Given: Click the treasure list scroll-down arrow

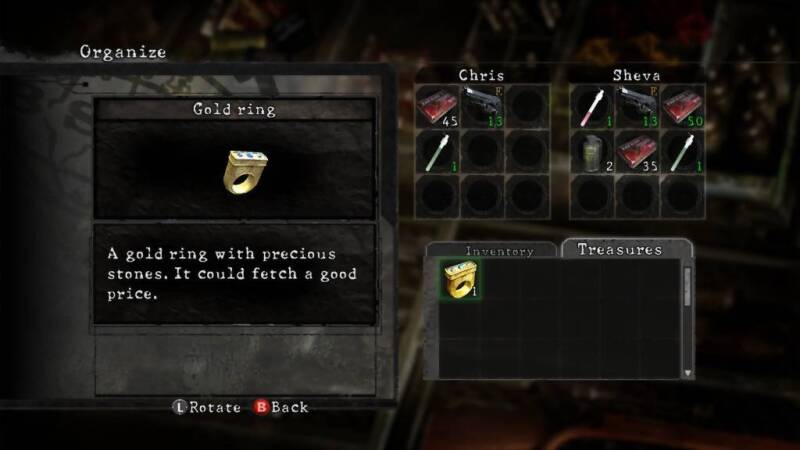Looking at the screenshot, I should click(x=687, y=371).
